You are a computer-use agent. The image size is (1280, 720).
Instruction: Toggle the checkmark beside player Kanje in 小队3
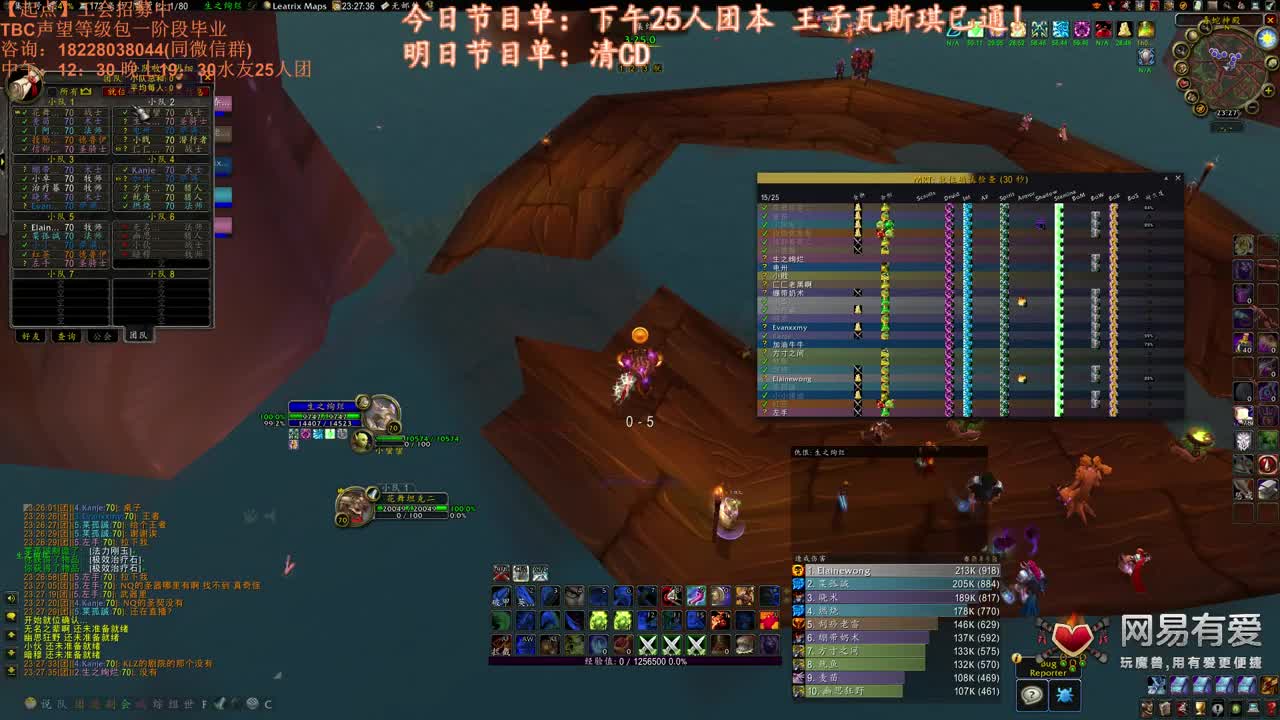pyautogui.click(x=125, y=170)
